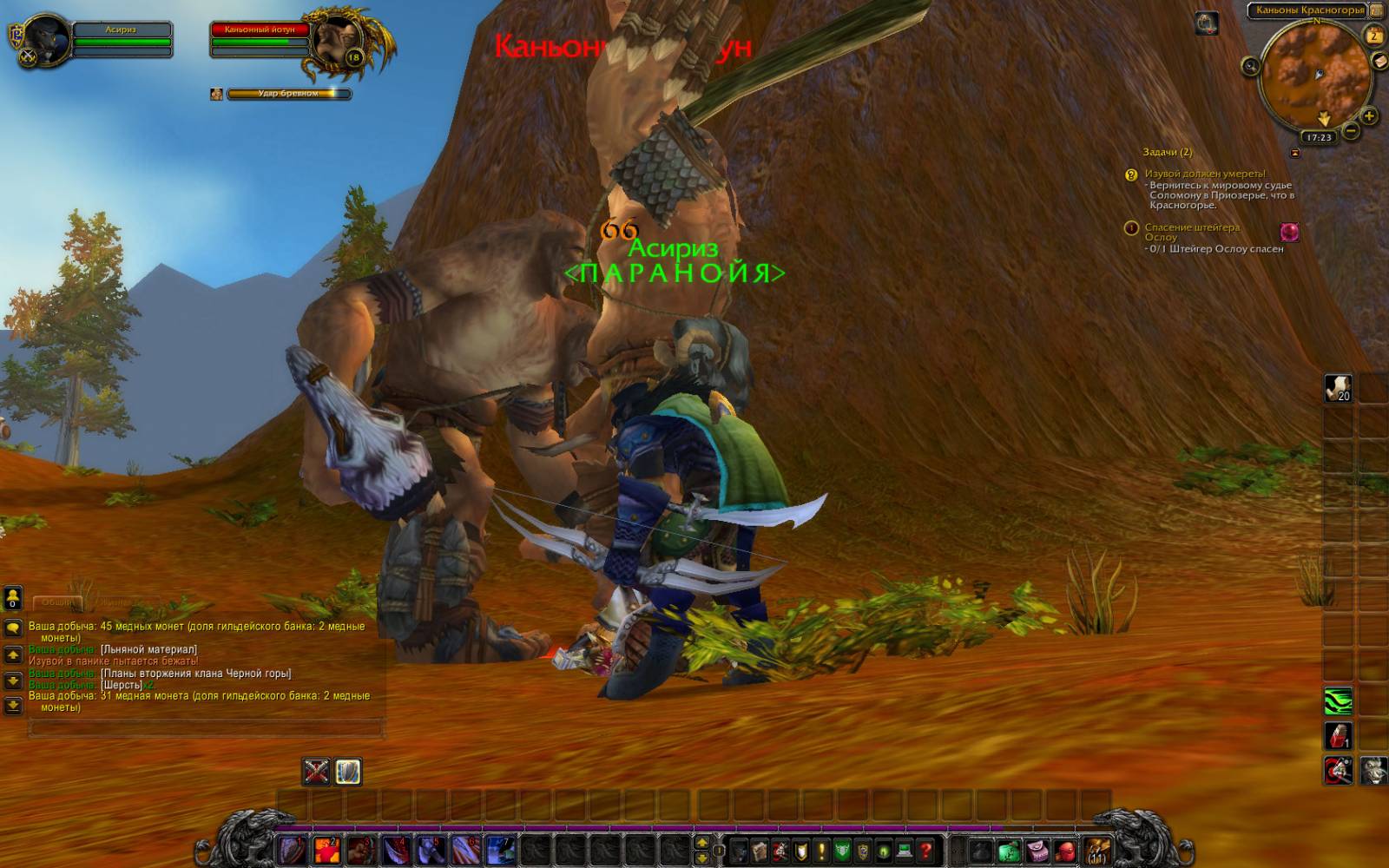Zoom in the minimap with plus button
The height and width of the screenshot is (868, 1389).
1369,115
